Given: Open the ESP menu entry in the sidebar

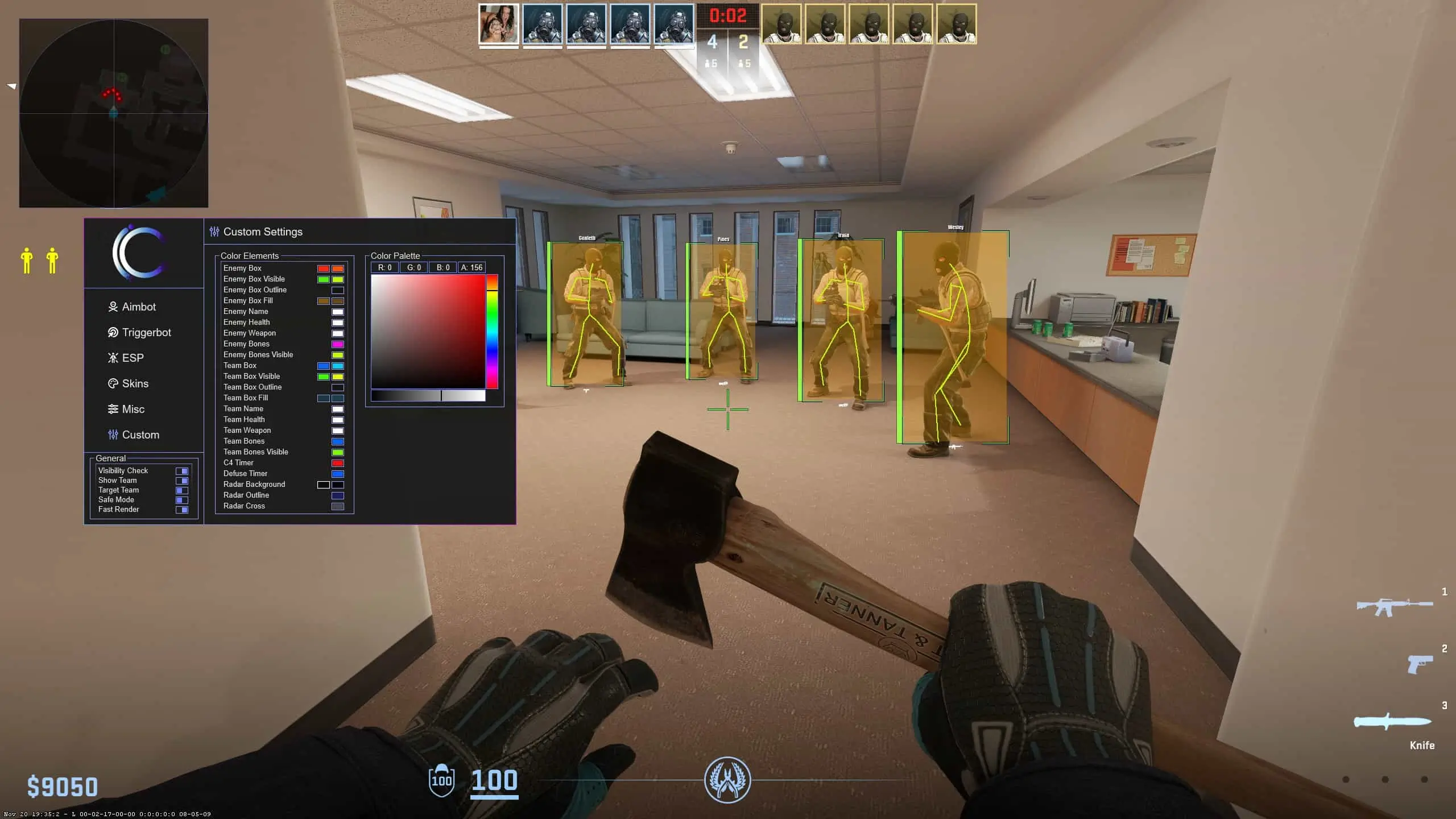Looking at the screenshot, I should 133,358.
